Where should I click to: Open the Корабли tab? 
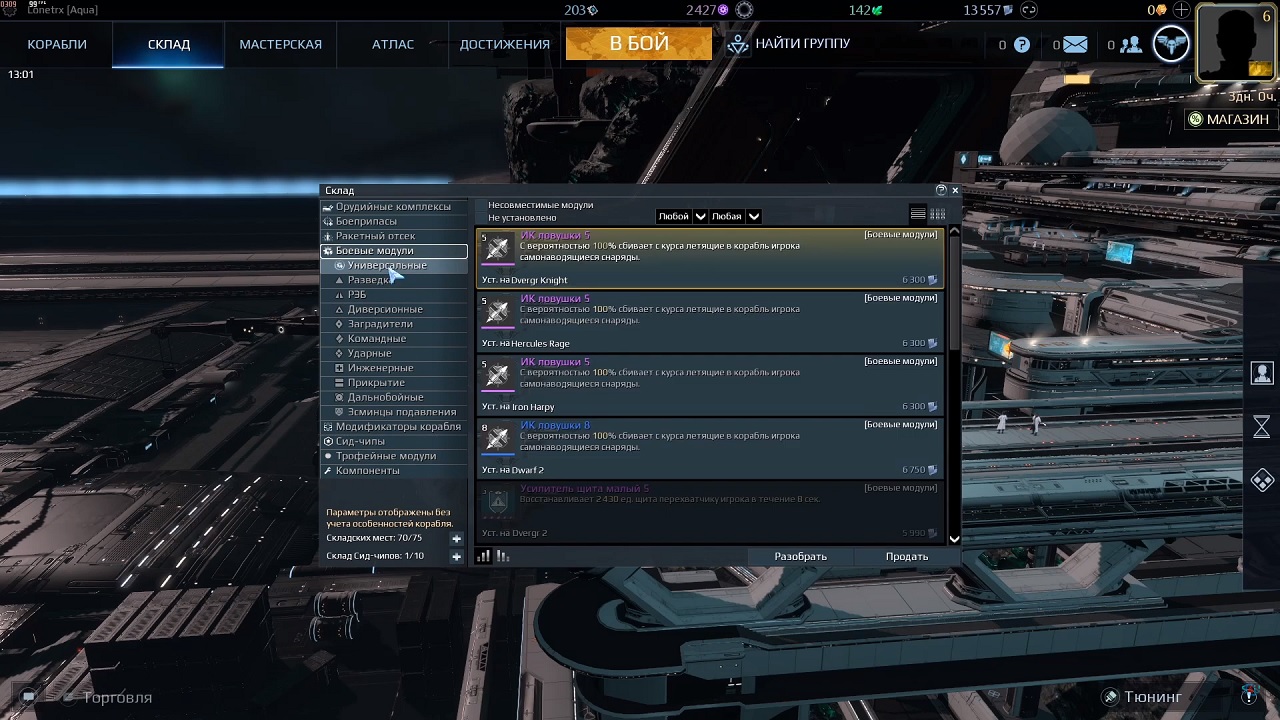click(x=57, y=44)
